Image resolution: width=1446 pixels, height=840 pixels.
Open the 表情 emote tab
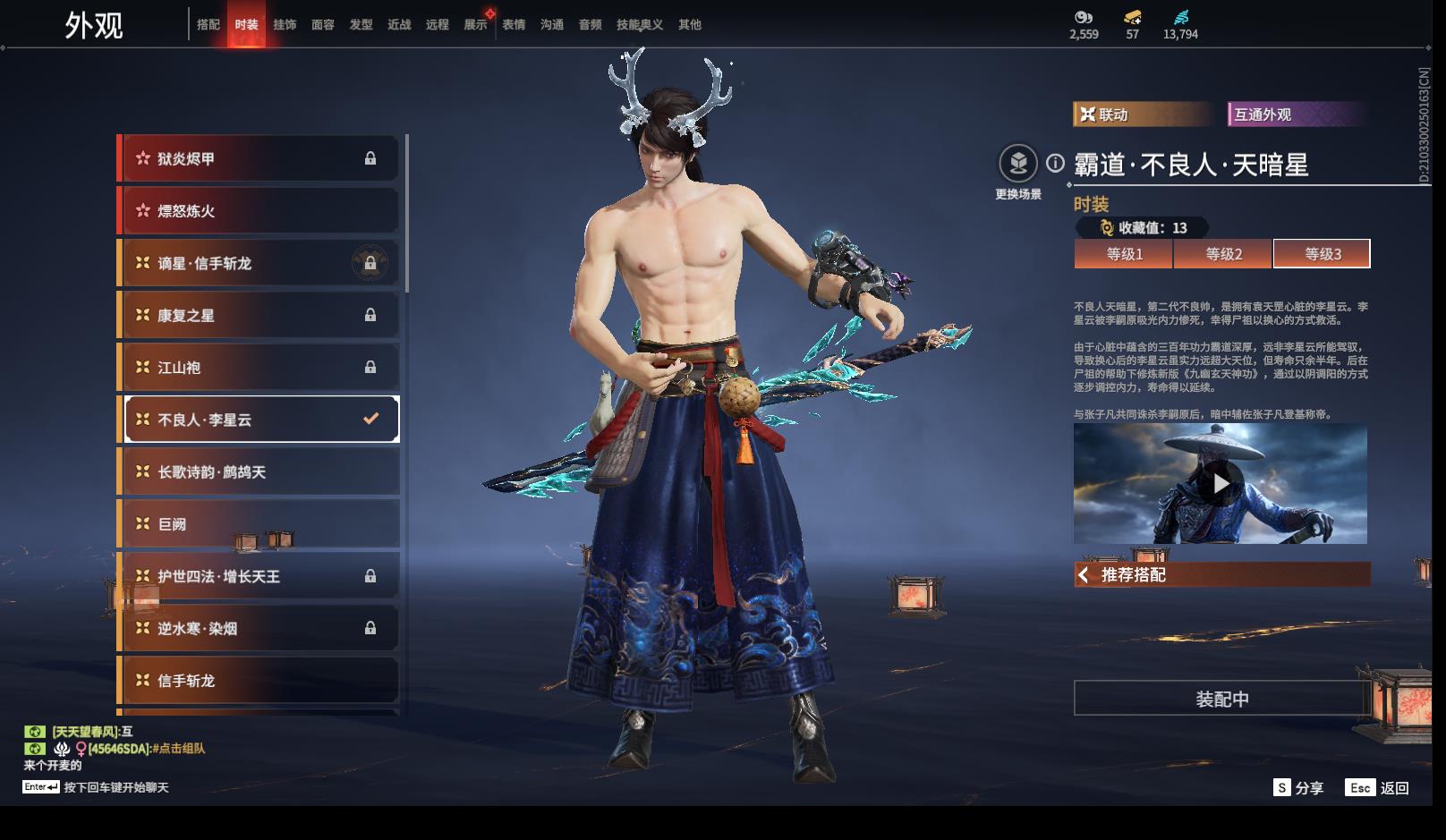pyautogui.click(x=514, y=25)
